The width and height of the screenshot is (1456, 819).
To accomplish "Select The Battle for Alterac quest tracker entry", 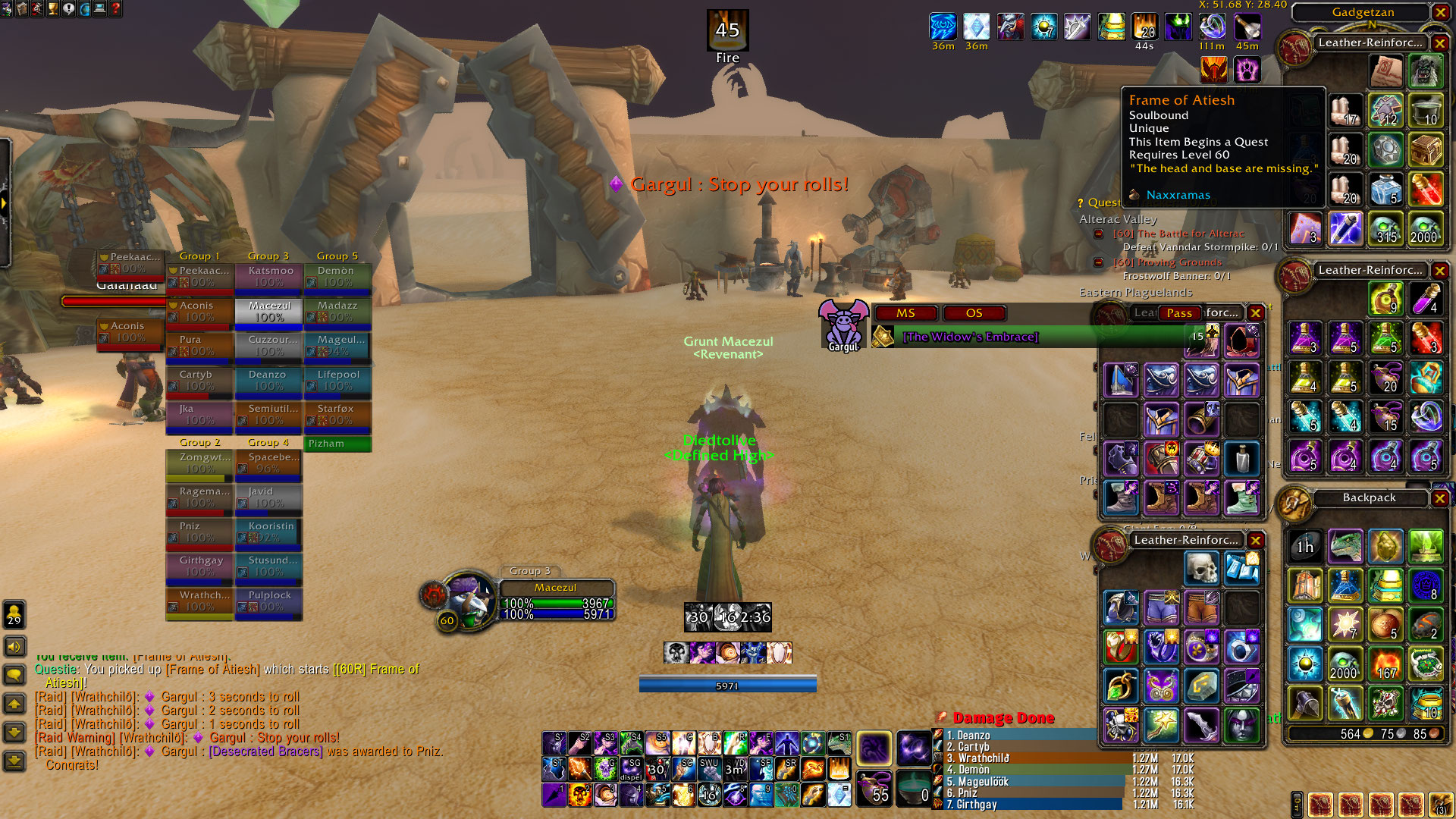I will pos(1178,234).
